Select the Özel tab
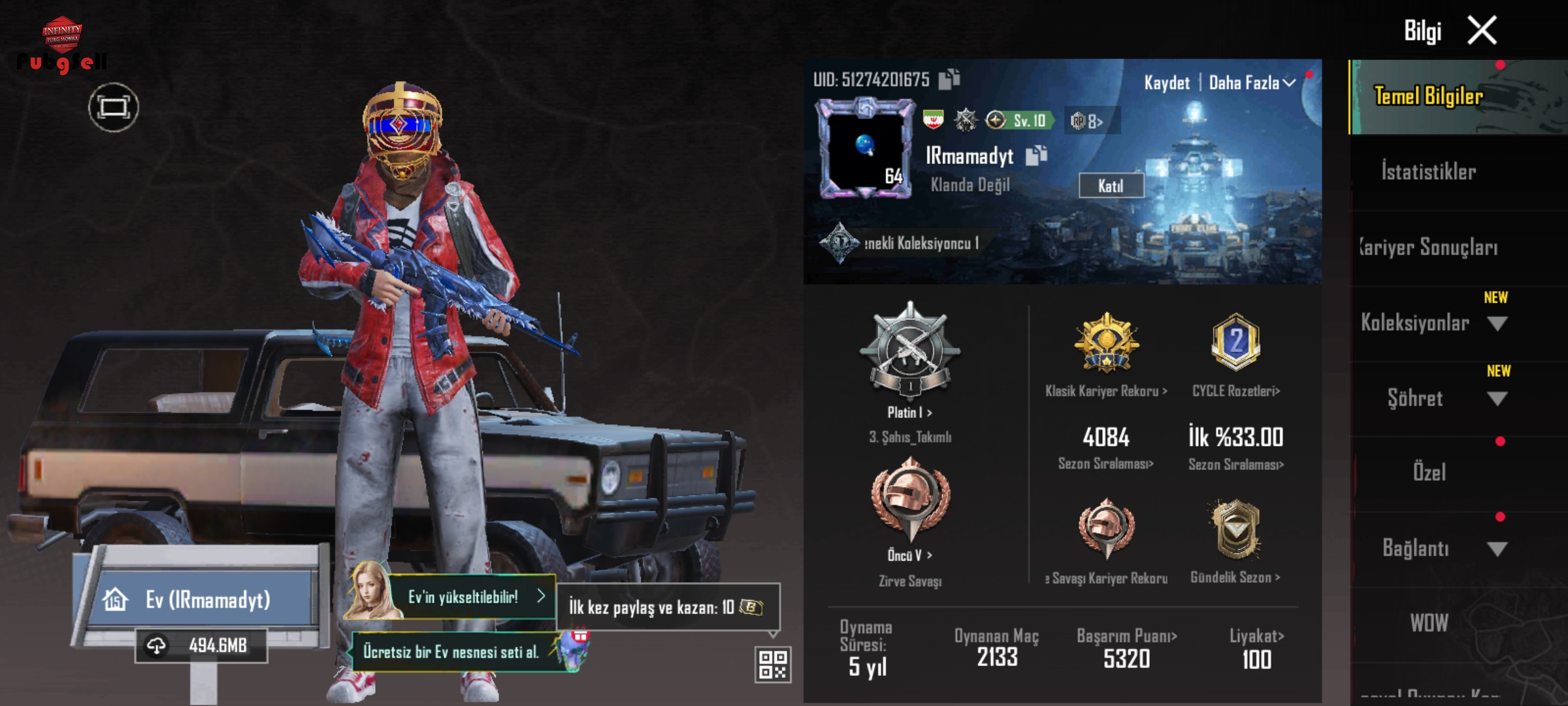The image size is (1568, 706). tap(1429, 472)
